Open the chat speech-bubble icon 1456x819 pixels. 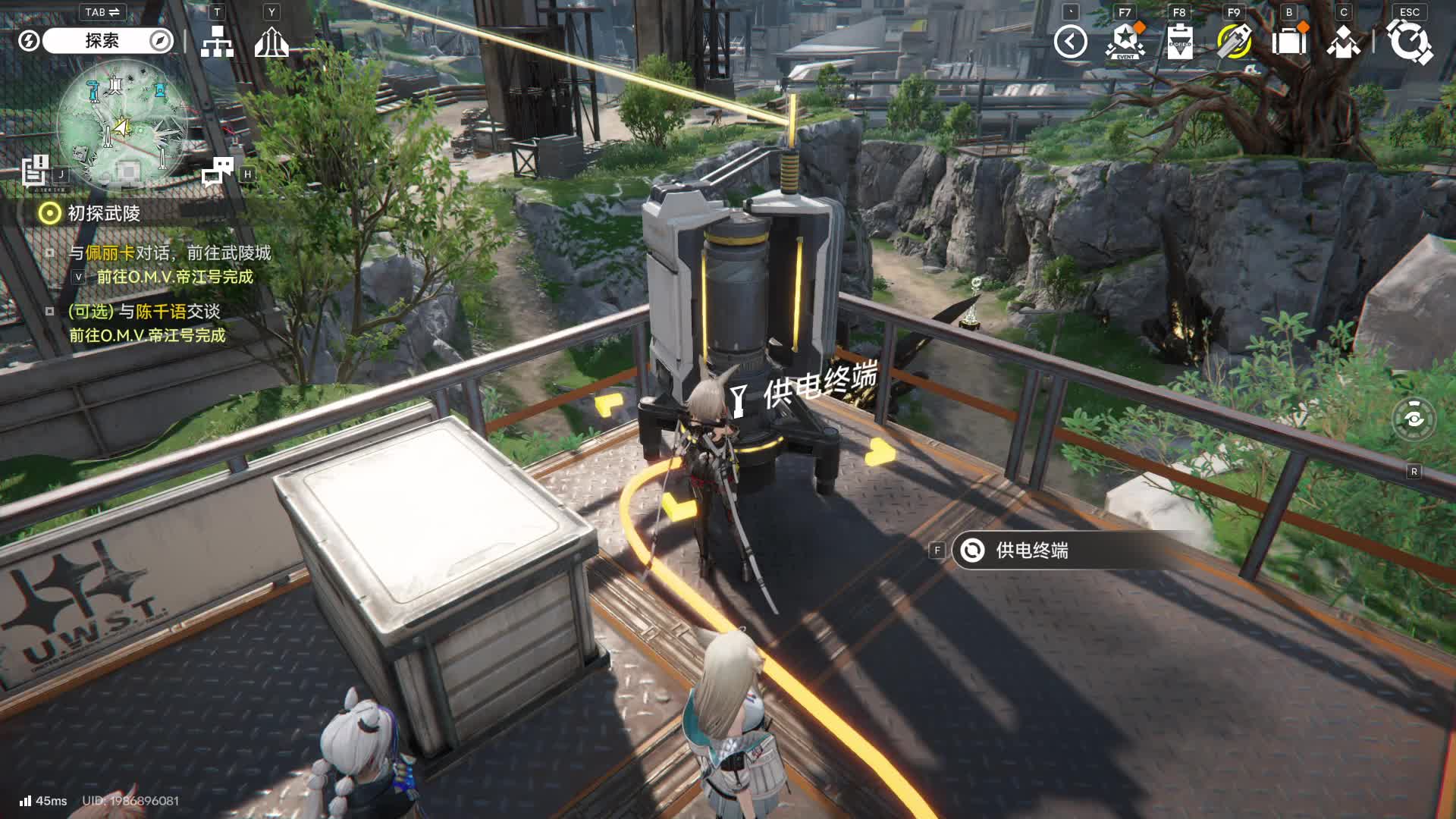click(218, 172)
